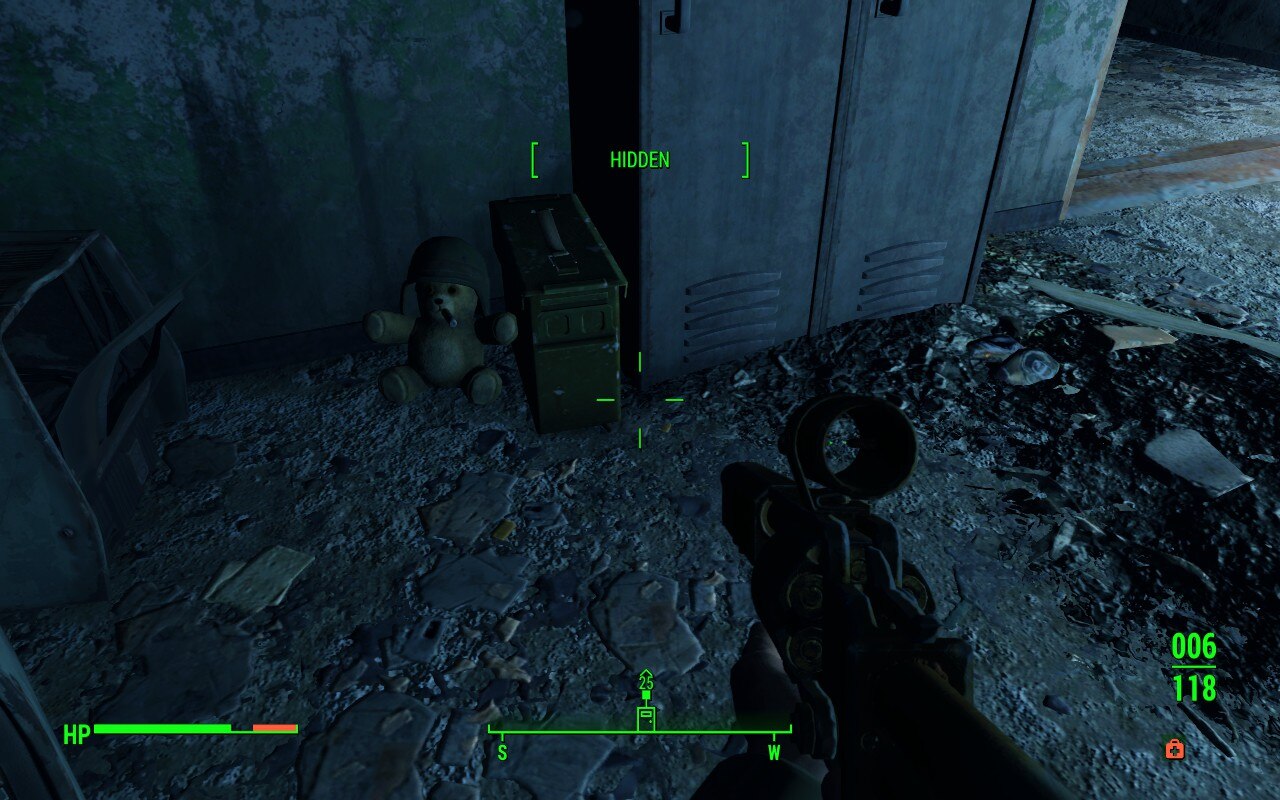Click the HIDDEN stealth indicator text
Image resolution: width=1280 pixels, height=800 pixels.
pos(639,159)
